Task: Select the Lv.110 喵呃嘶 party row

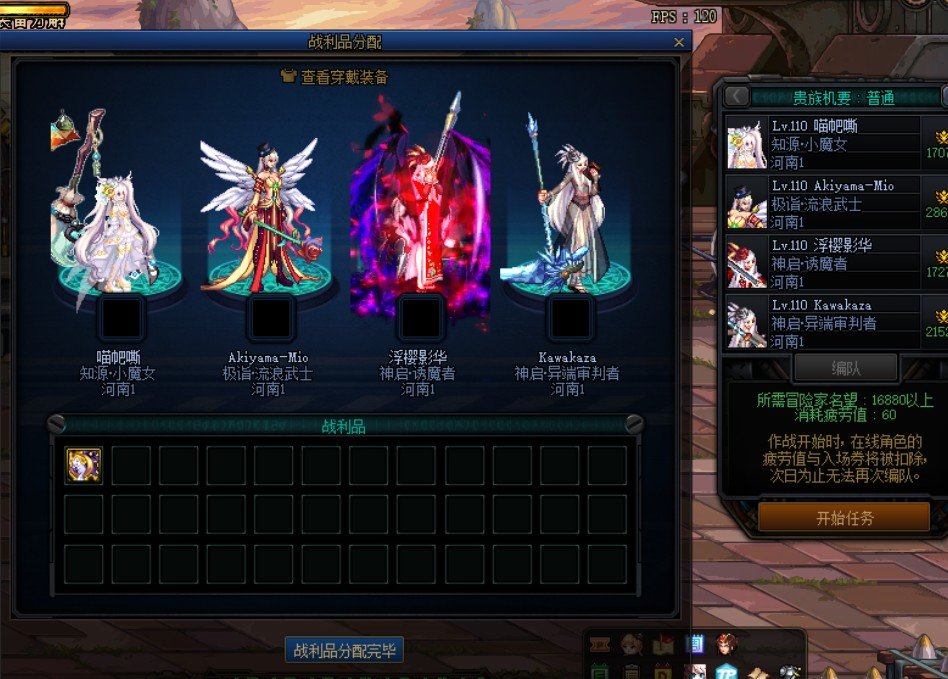Action: [835, 144]
